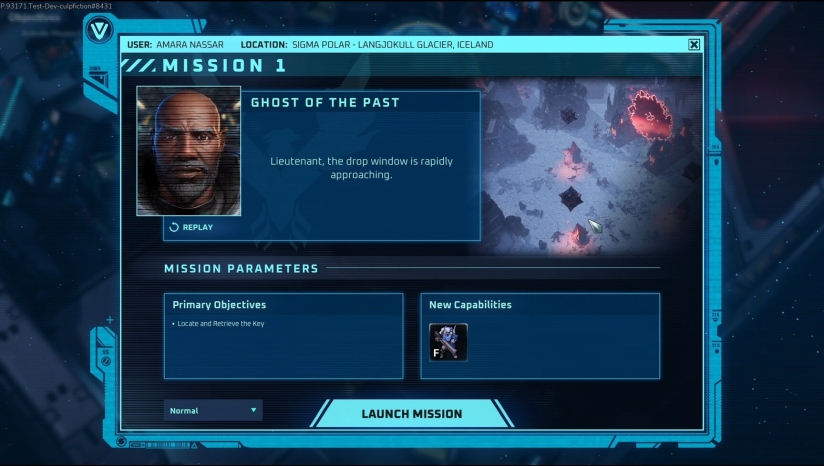Open the Normal difficulty dropdown
824x466 pixels.
(213, 410)
